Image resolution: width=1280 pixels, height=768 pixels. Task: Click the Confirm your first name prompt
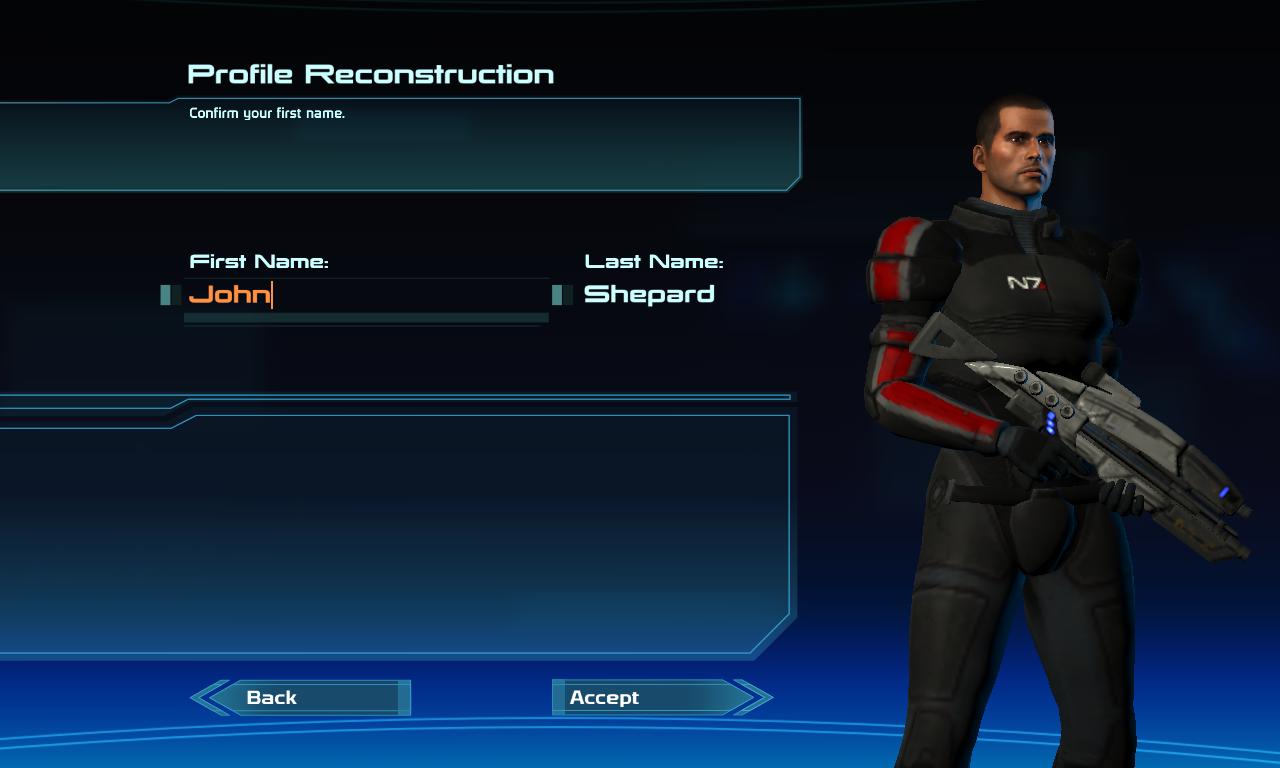coord(266,113)
